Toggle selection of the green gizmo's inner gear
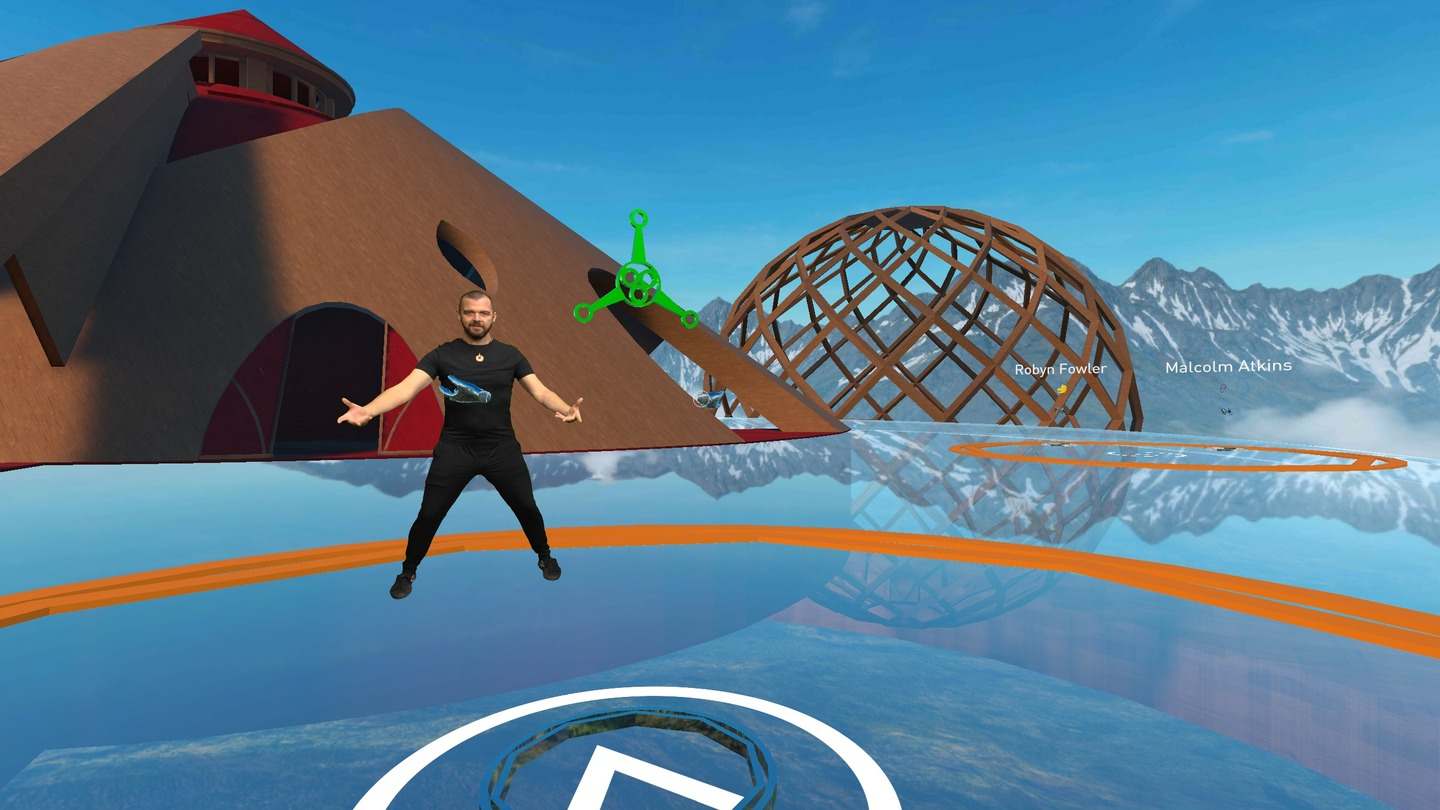This screenshot has width=1440, height=810. tap(637, 285)
